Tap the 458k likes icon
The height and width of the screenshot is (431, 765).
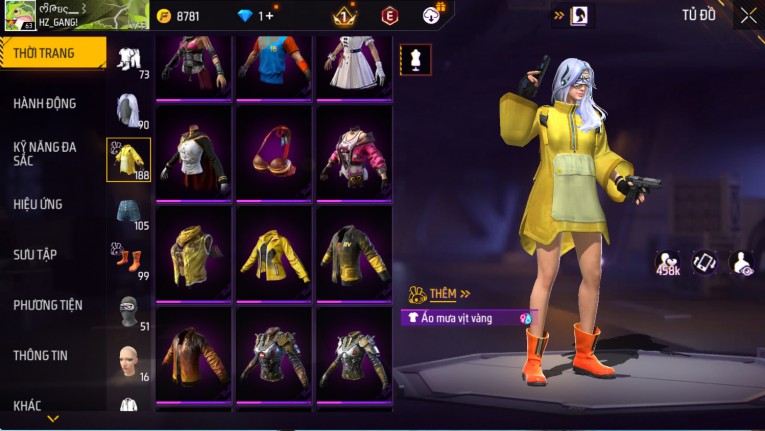[x=669, y=263]
